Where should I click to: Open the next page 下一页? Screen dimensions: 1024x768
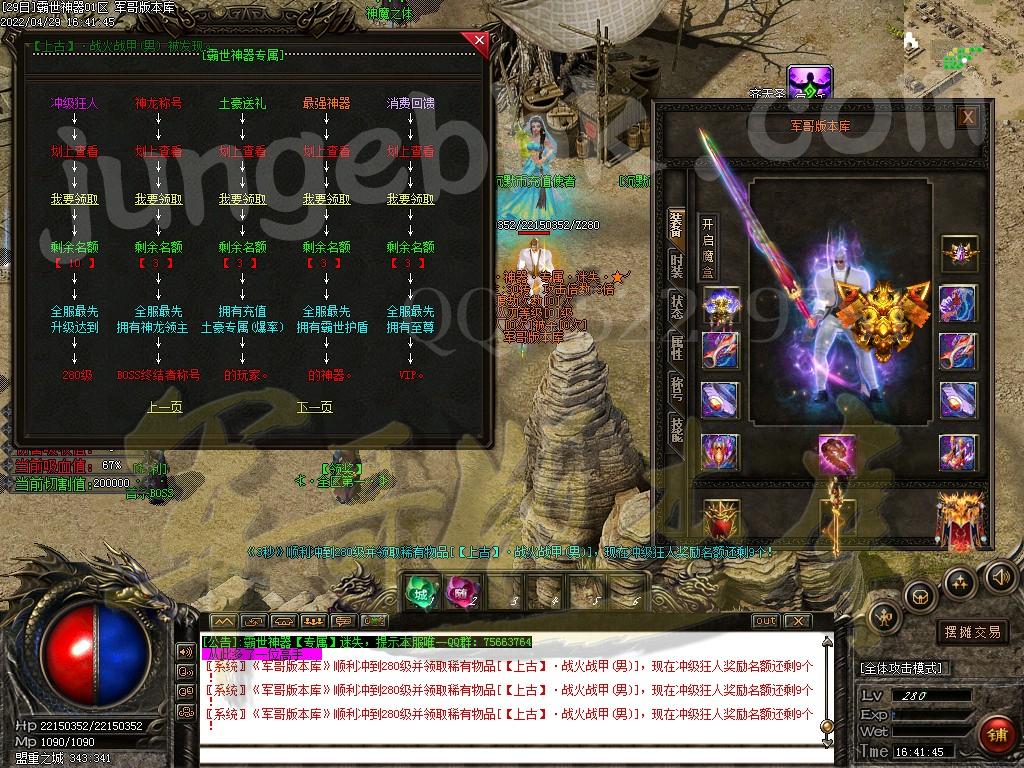(x=315, y=407)
